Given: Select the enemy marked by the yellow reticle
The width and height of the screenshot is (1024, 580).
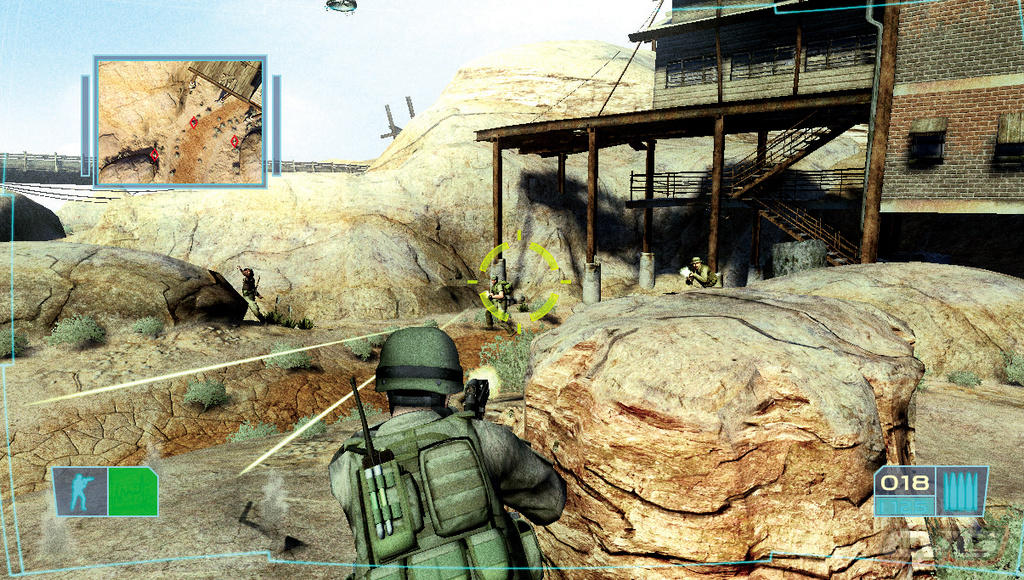Looking at the screenshot, I should [500, 298].
